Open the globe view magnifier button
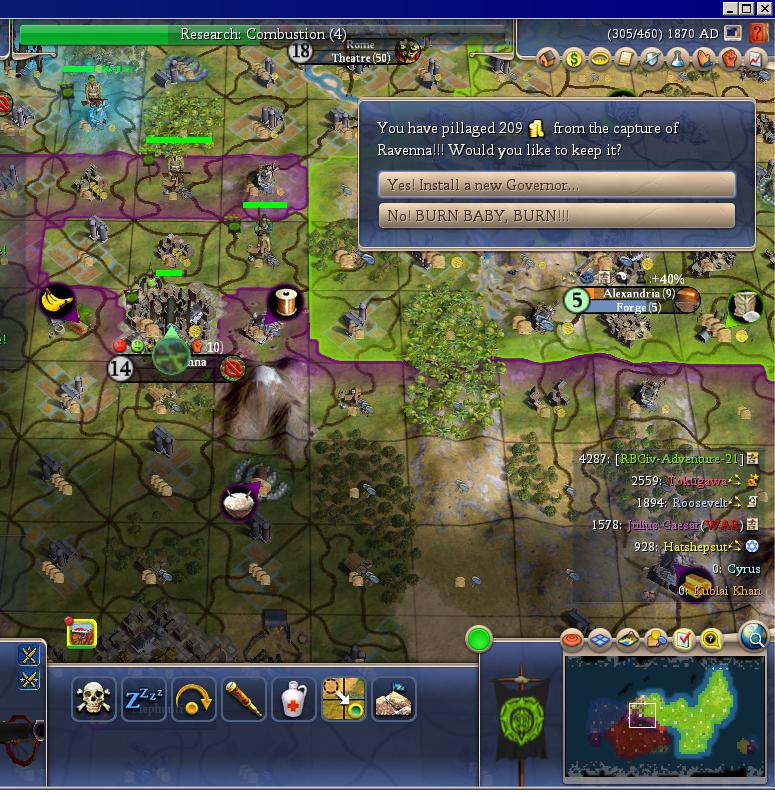This screenshot has width=775, height=793. (x=754, y=636)
